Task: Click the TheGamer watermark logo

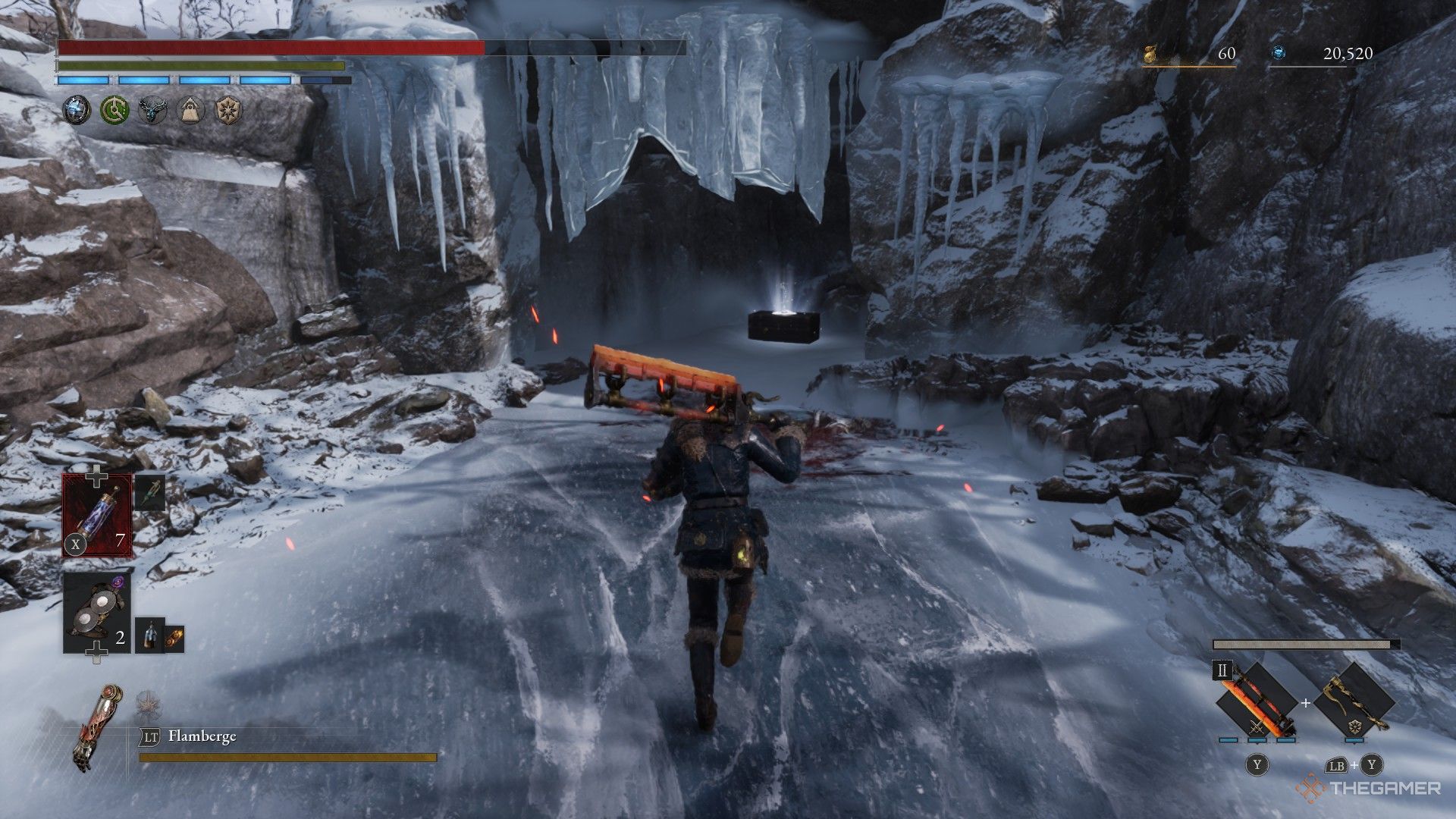Action: point(1368,789)
